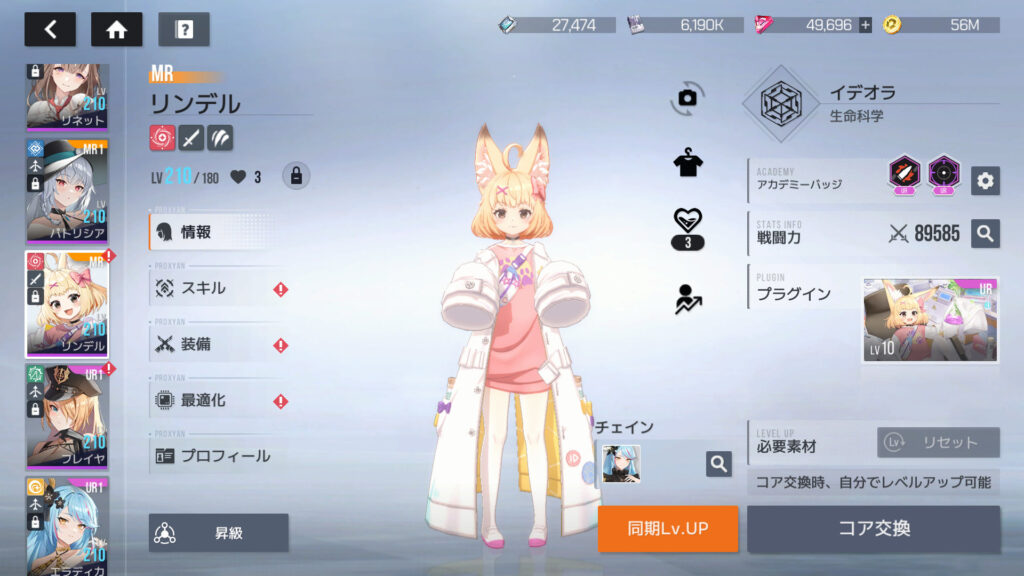Show the プロフィール tab
The width and height of the screenshot is (1024, 576).
pos(216,456)
